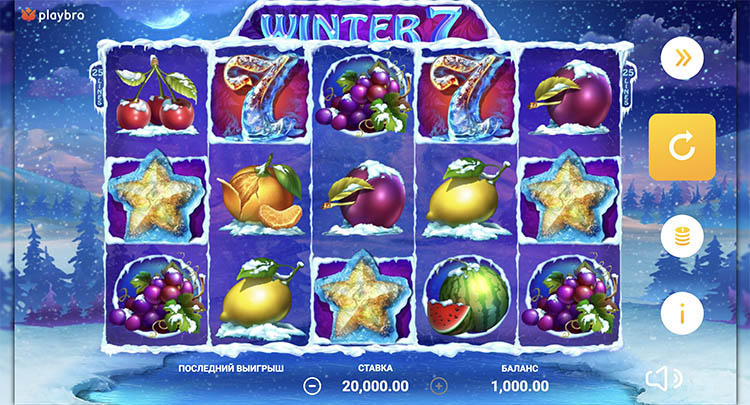The width and height of the screenshot is (750, 405).
Task: Show the game info paytable
Action: click(682, 314)
